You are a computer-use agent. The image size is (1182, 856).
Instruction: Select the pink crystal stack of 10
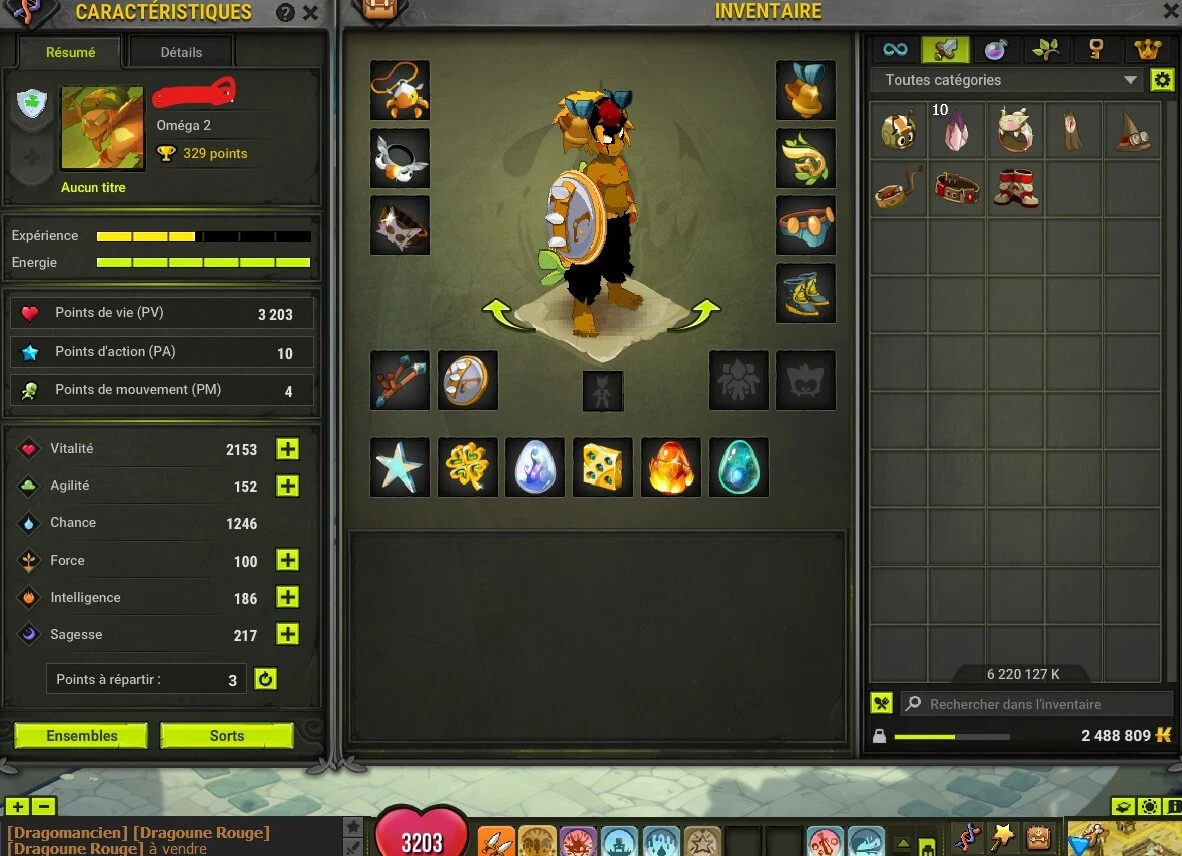click(957, 130)
